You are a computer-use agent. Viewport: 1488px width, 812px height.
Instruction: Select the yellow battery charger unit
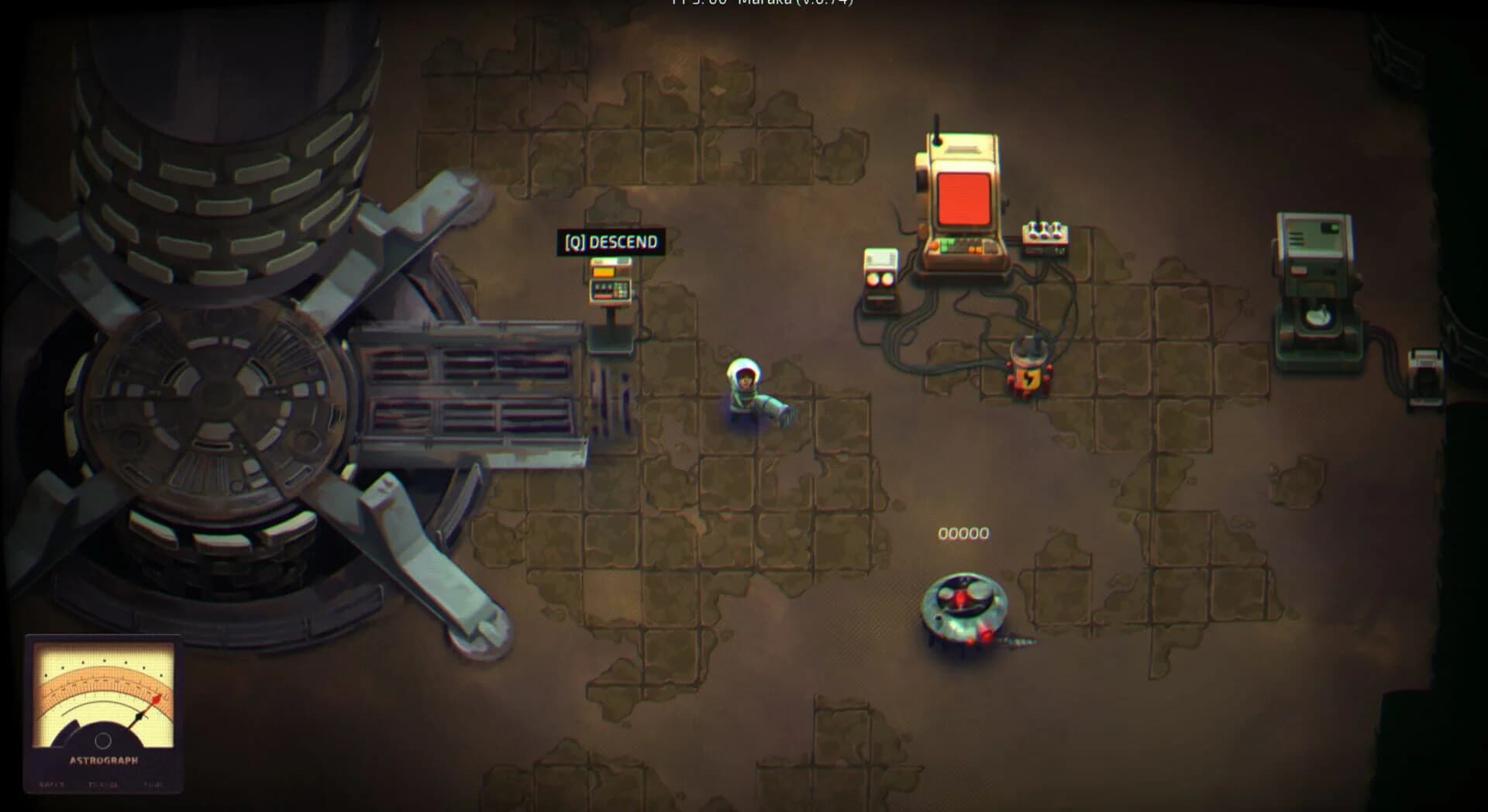click(1028, 364)
